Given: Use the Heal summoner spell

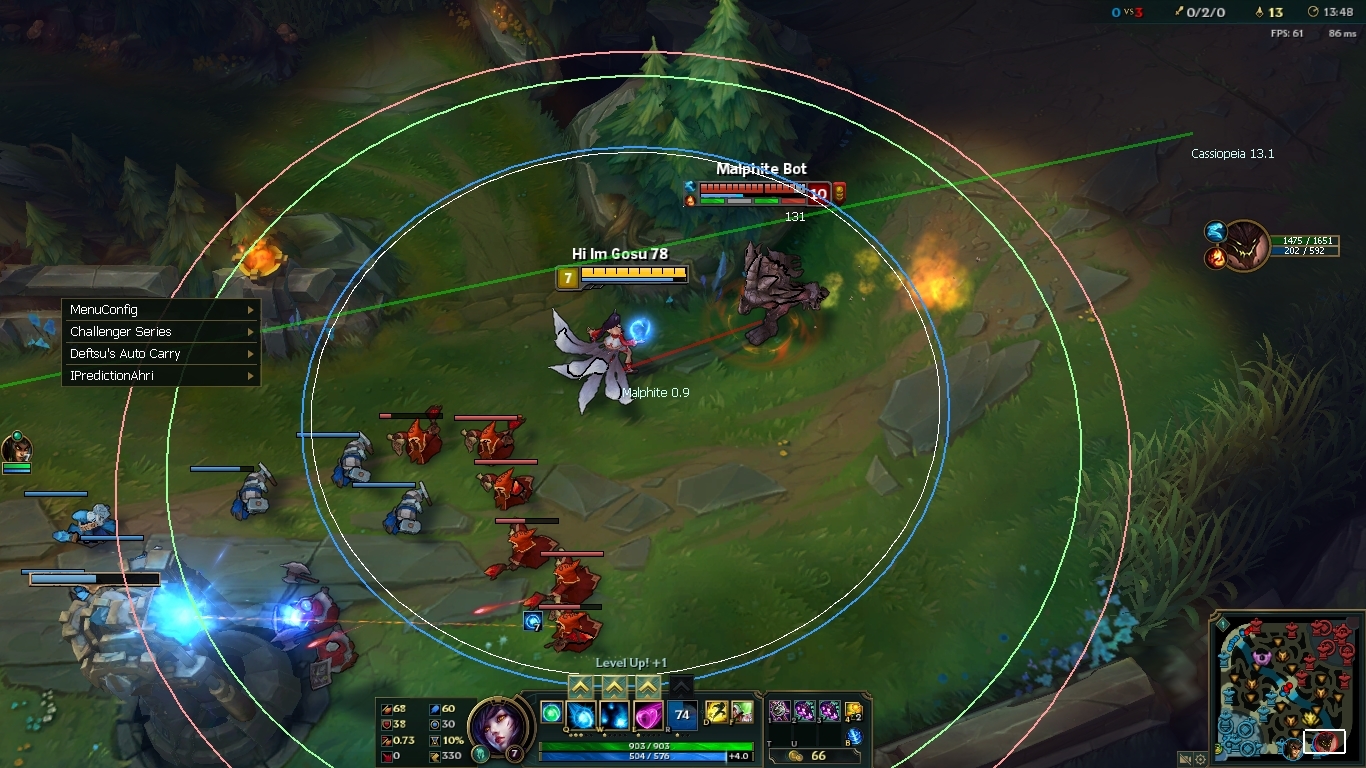Looking at the screenshot, I should [x=741, y=712].
